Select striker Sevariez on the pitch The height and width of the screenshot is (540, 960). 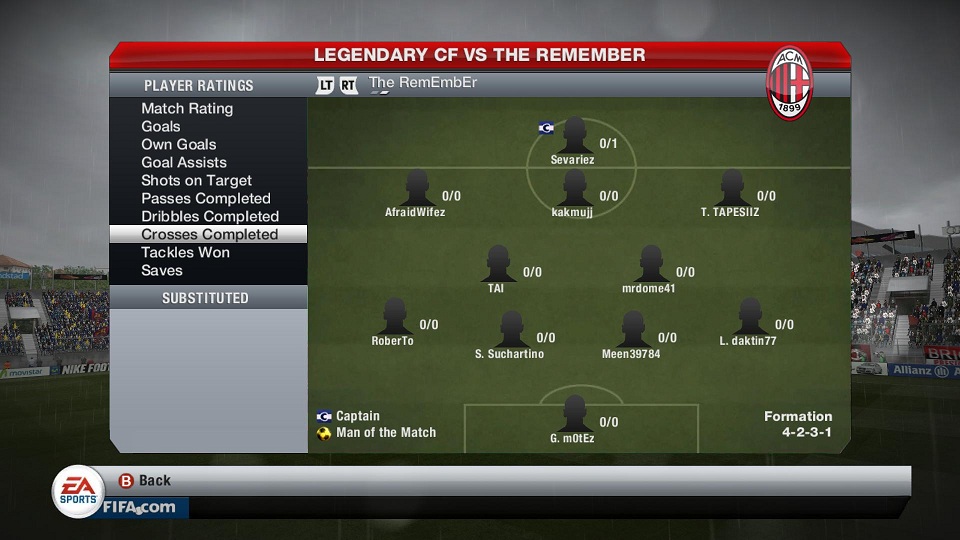(574, 136)
